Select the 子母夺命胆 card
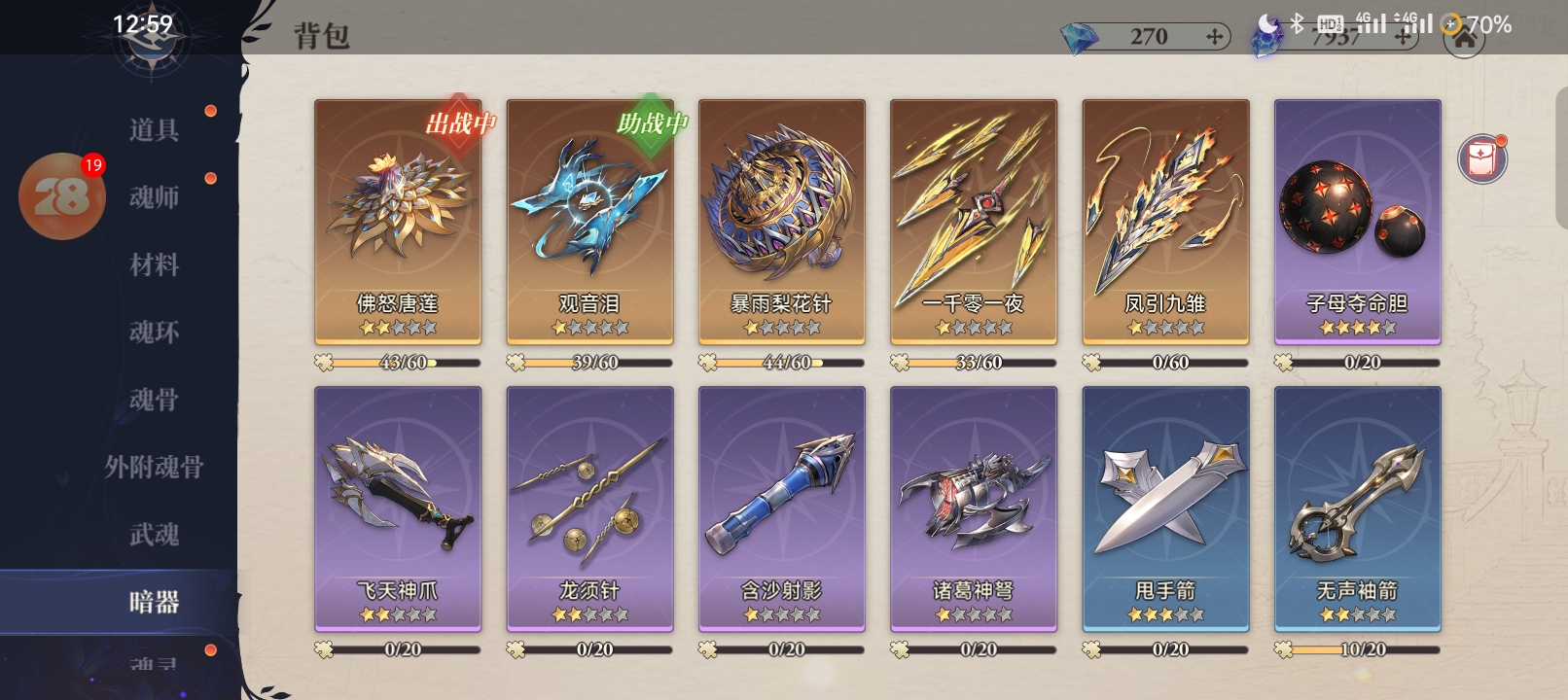Viewport: 1568px width, 700px height. (1357, 222)
